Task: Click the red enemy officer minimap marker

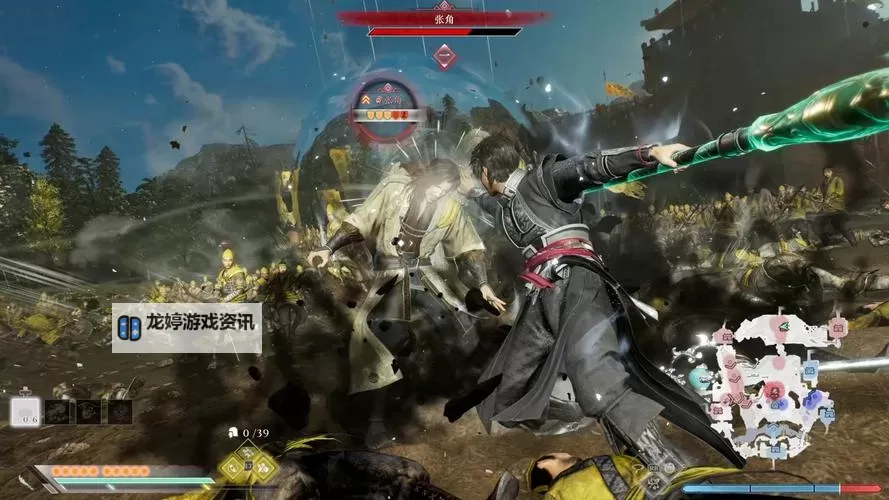Action: [774, 388]
